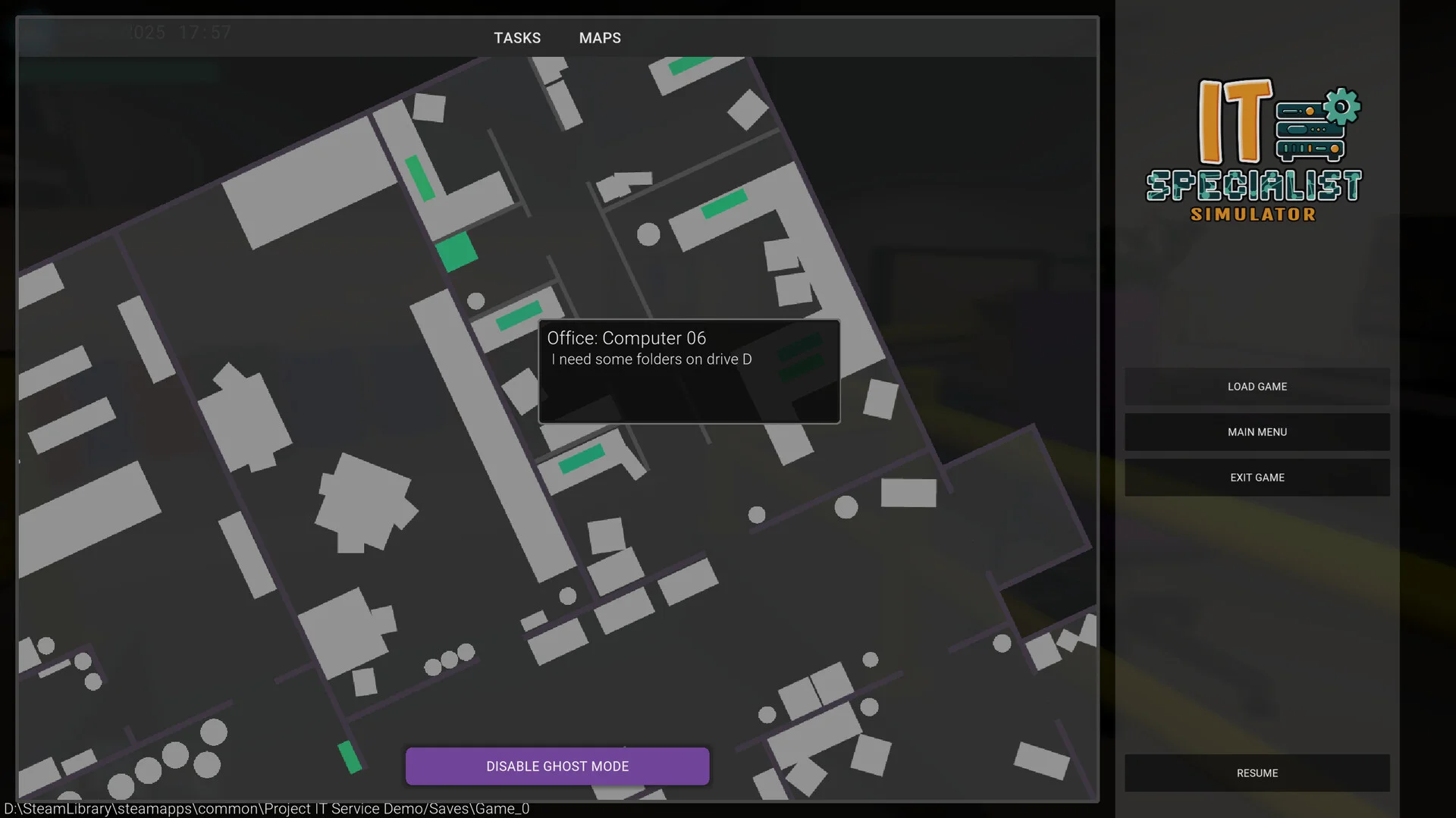Screen dimensions: 1456x818
Task: Switch to the Tasks tab
Action: pyautogui.click(x=517, y=38)
